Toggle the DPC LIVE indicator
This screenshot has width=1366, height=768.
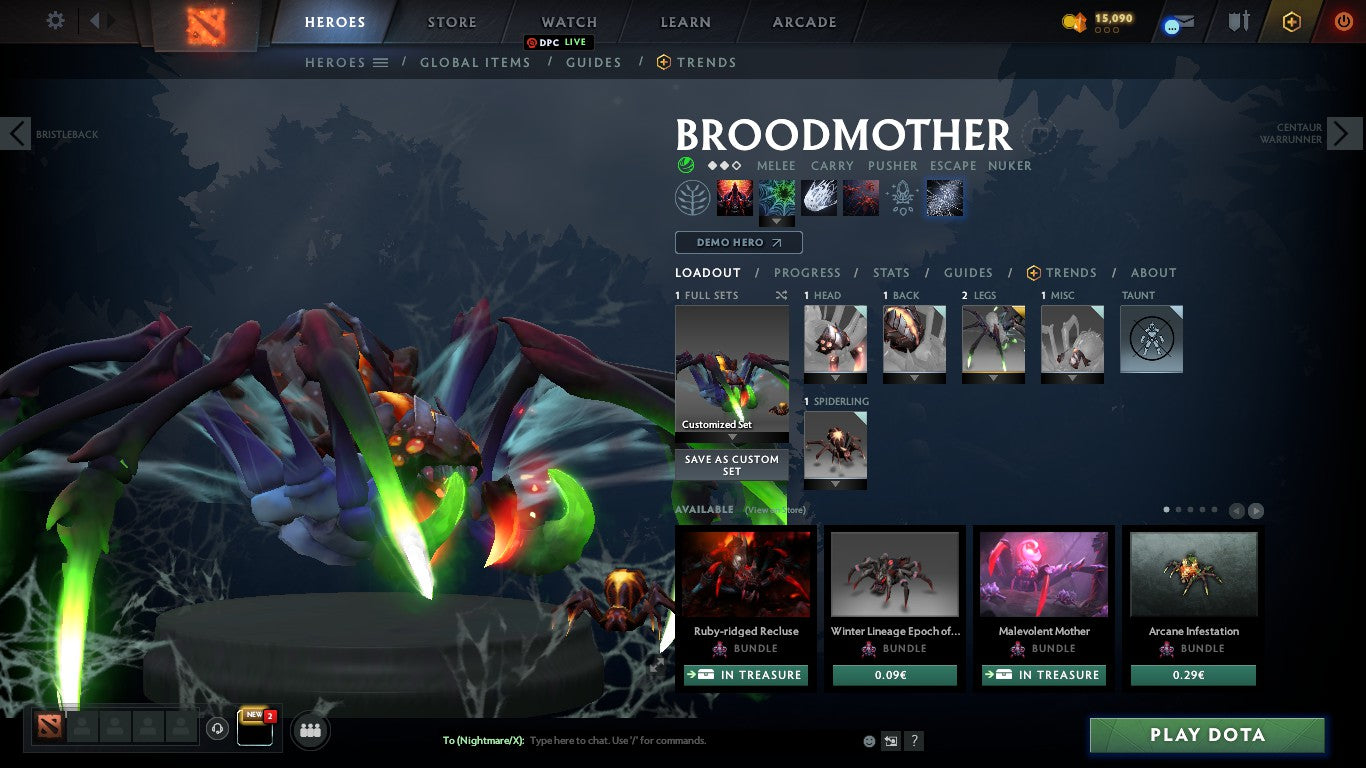557,43
